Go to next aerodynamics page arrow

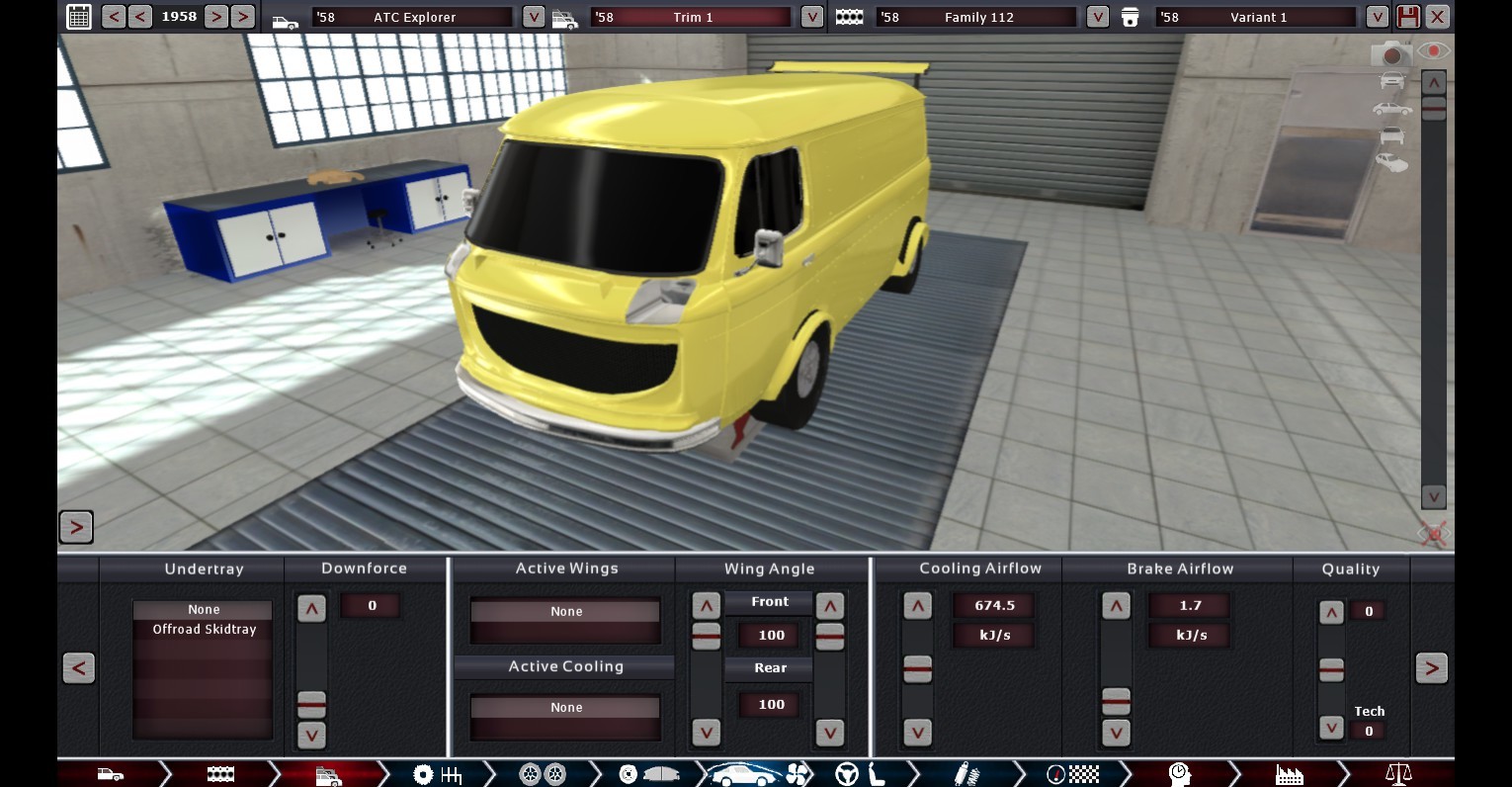click(1431, 668)
